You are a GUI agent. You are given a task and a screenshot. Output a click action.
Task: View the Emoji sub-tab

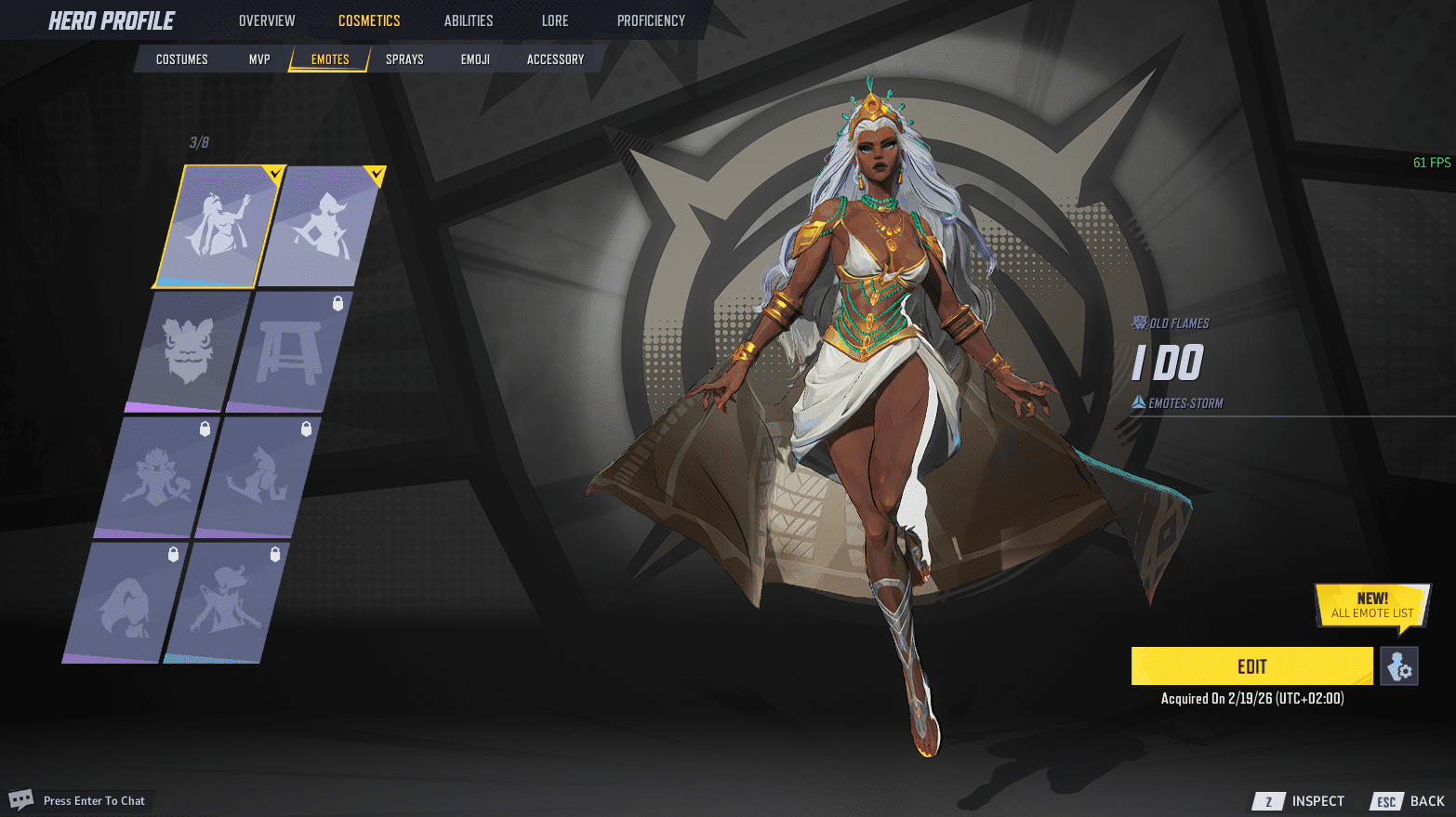(x=475, y=59)
